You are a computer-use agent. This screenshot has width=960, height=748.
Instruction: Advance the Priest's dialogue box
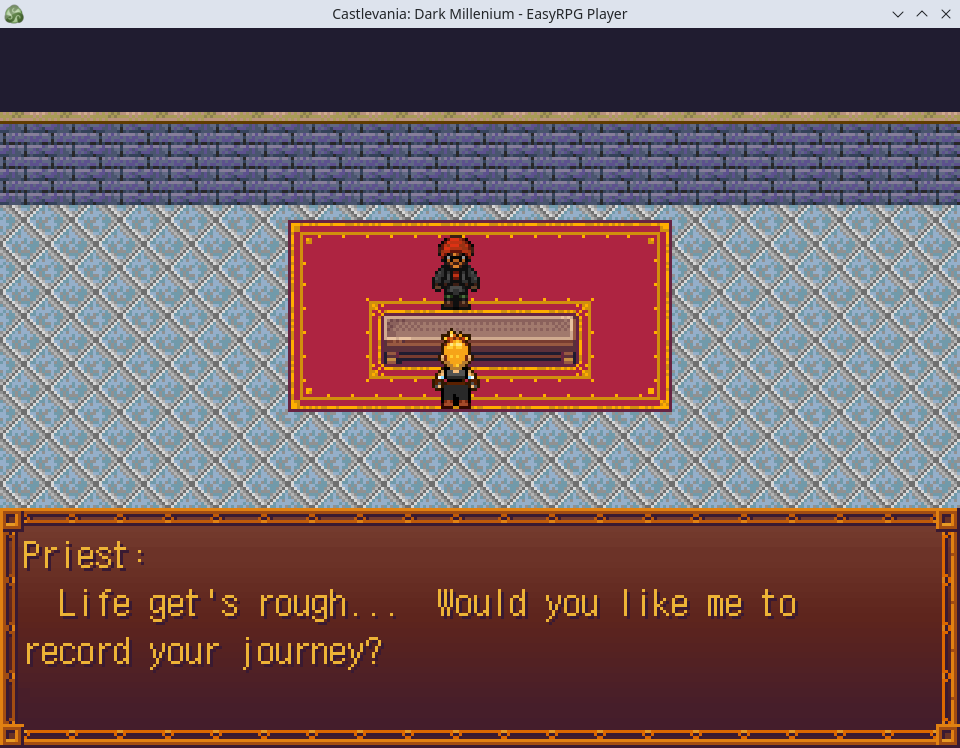point(480,627)
